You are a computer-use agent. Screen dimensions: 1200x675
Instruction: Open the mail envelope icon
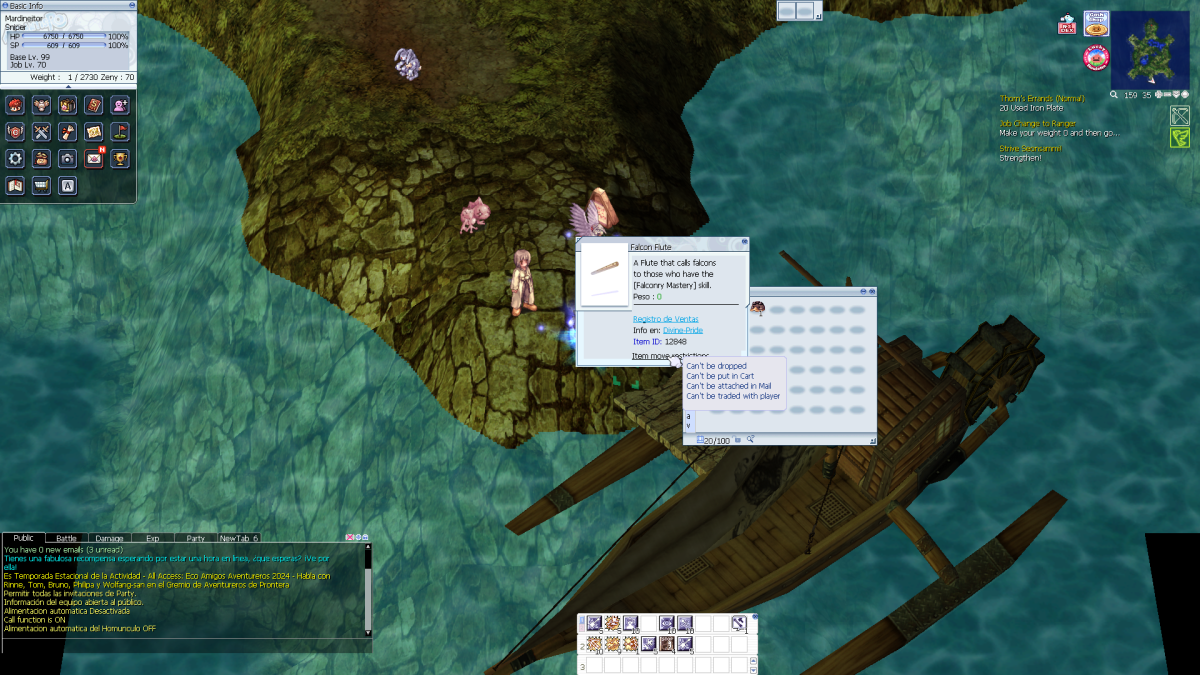click(x=94, y=158)
